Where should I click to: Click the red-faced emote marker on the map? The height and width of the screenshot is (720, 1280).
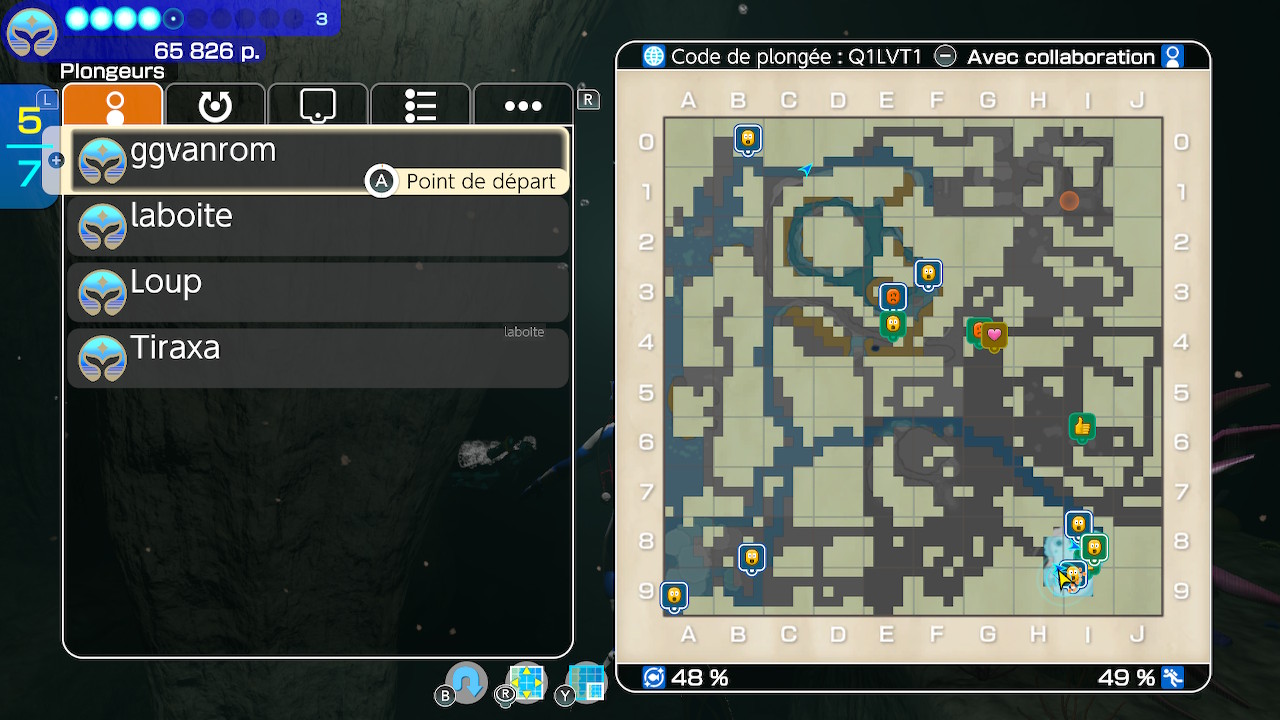pyautogui.click(x=892, y=296)
